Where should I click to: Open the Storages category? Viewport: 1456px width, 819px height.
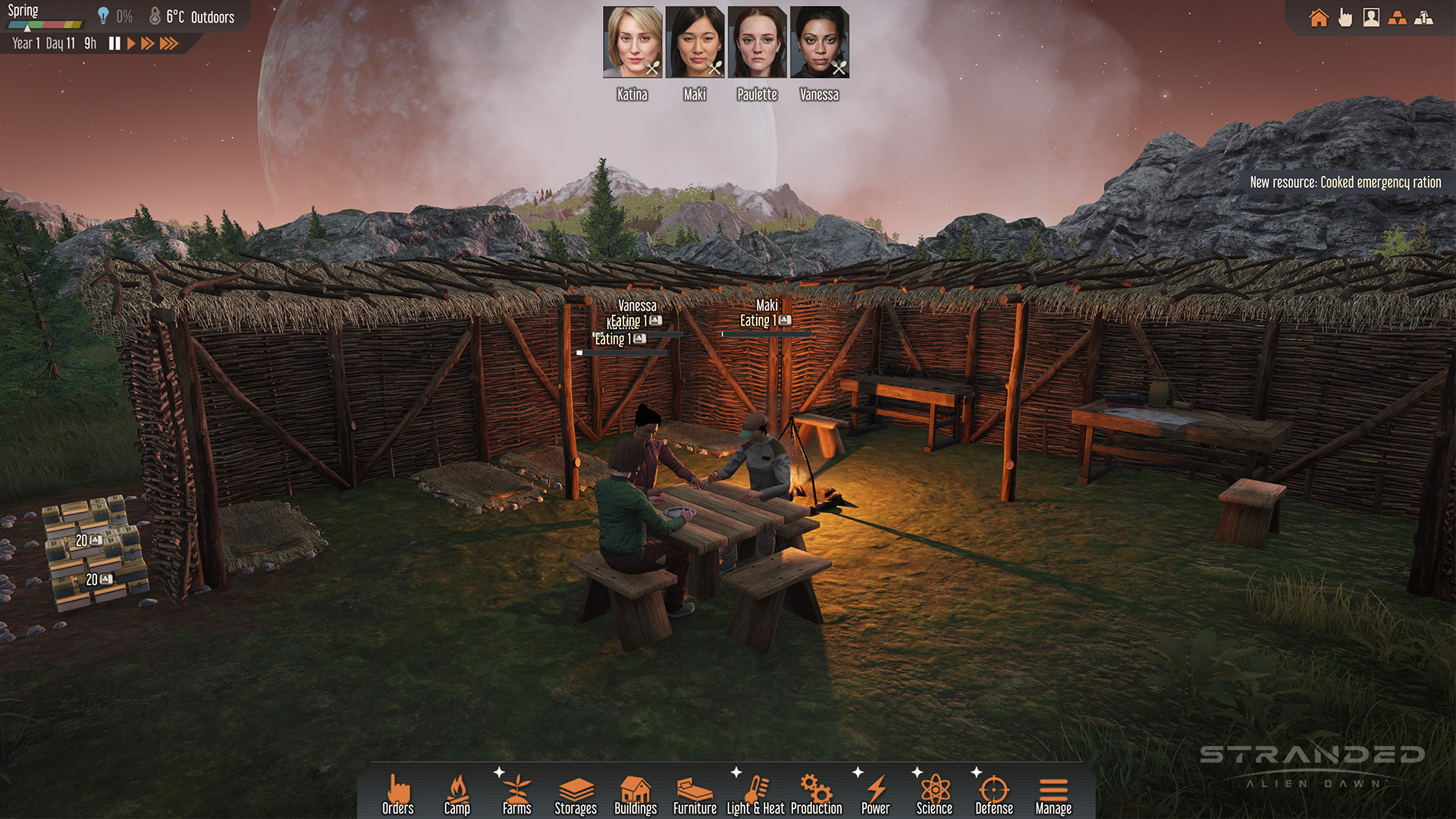(x=576, y=794)
